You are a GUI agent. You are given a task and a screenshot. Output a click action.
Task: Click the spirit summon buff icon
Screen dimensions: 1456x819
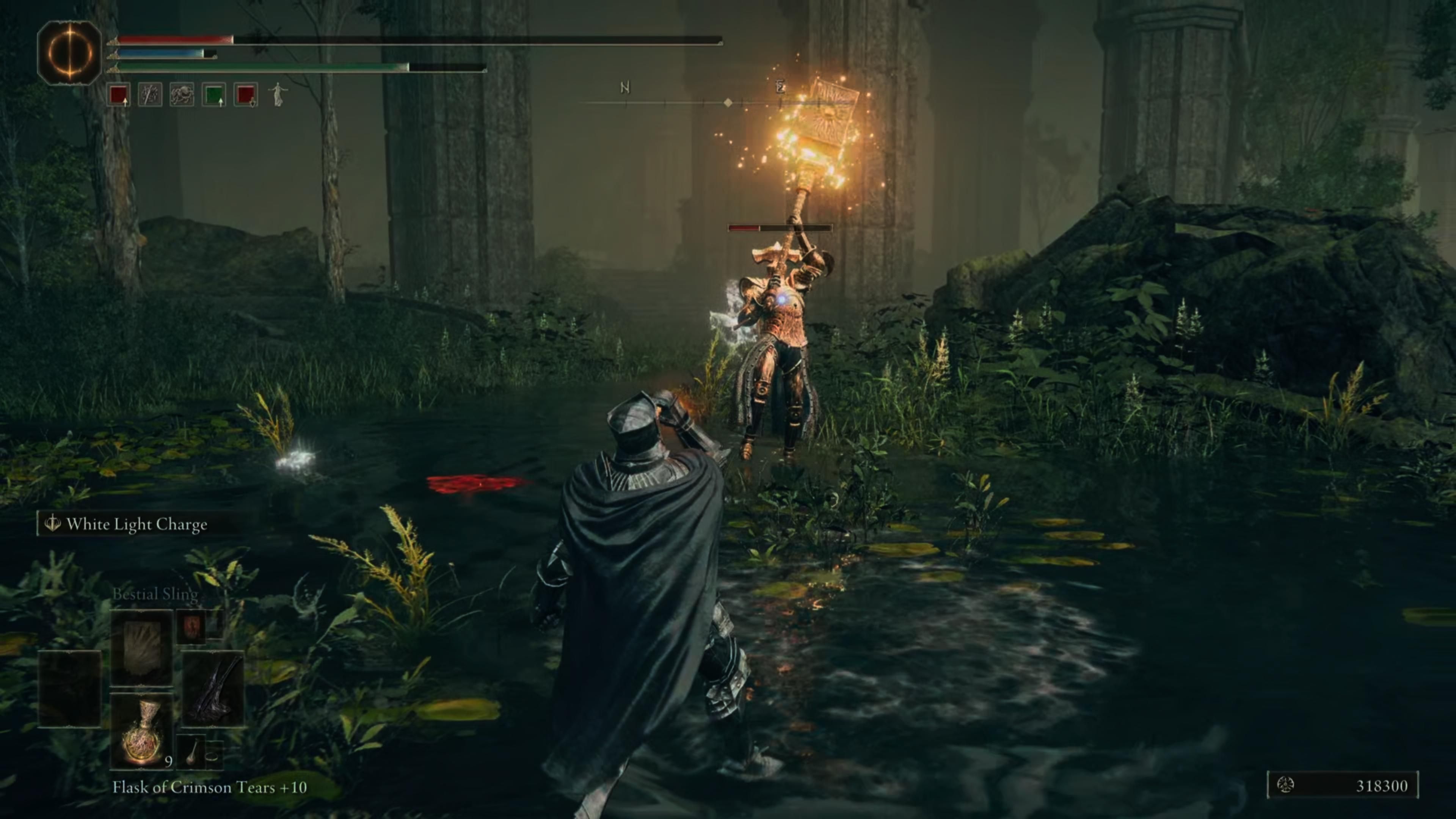[279, 95]
